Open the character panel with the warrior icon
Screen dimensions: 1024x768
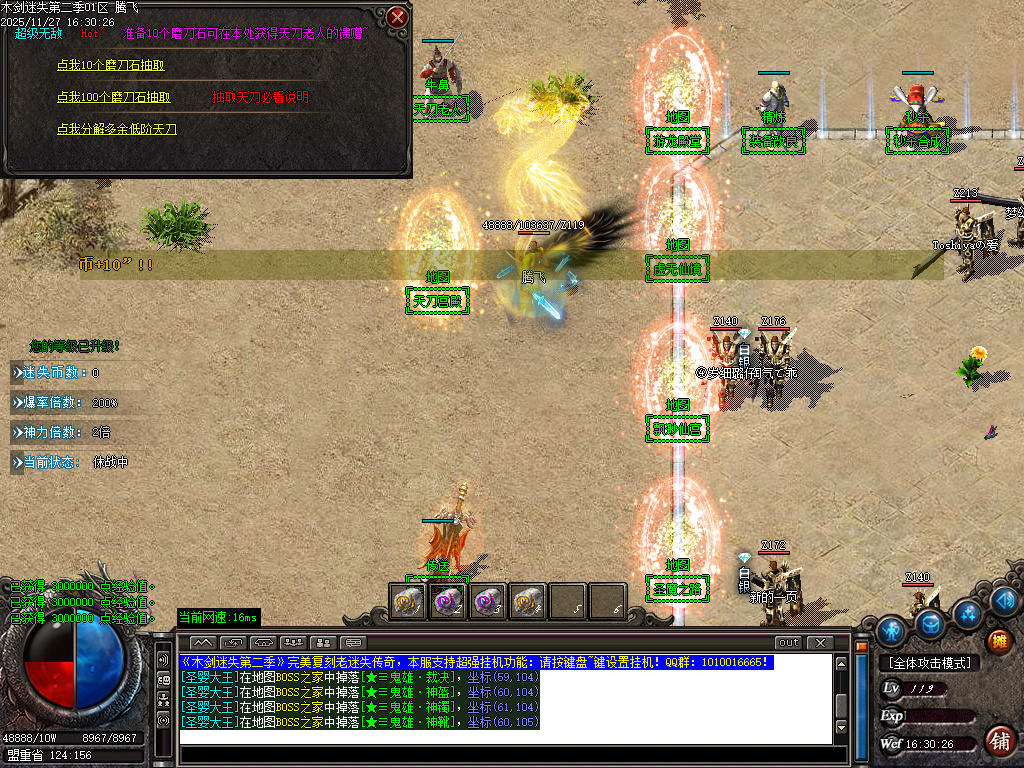click(x=891, y=629)
